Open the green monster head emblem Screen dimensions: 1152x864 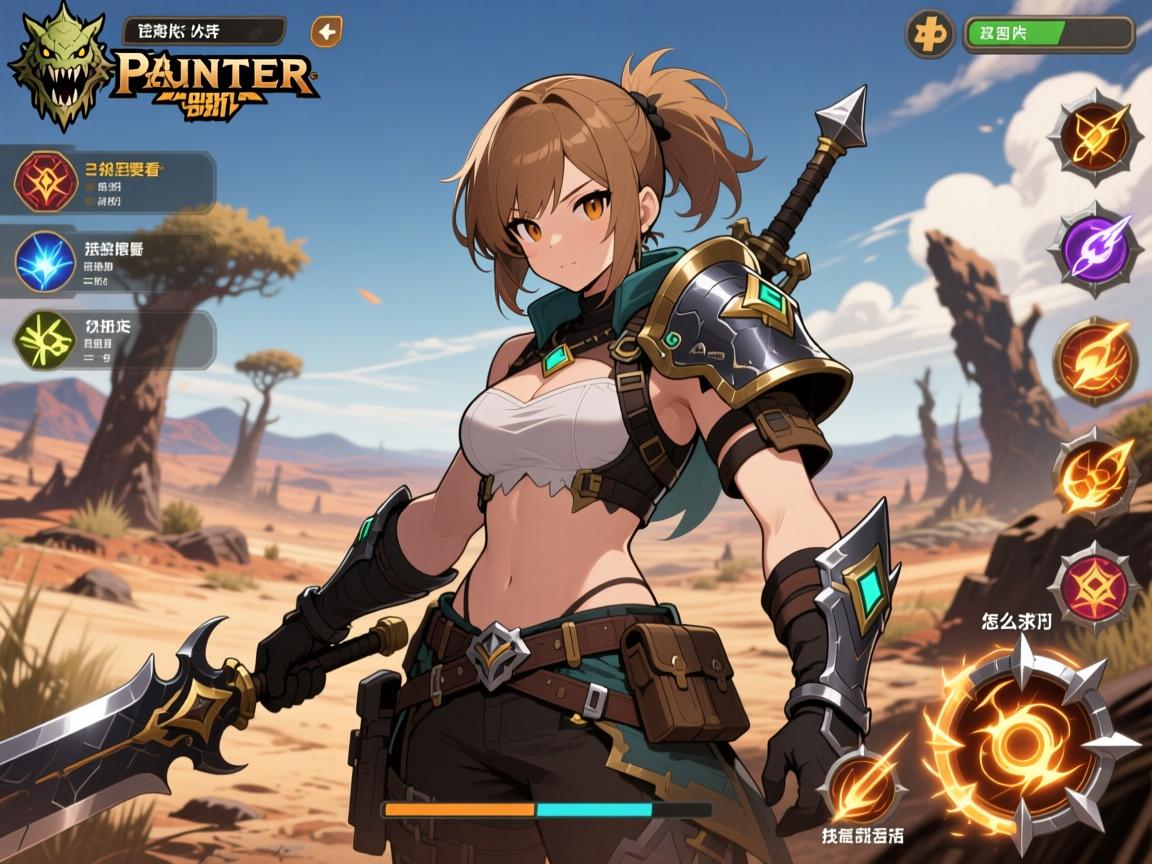(x=58, y=66)
